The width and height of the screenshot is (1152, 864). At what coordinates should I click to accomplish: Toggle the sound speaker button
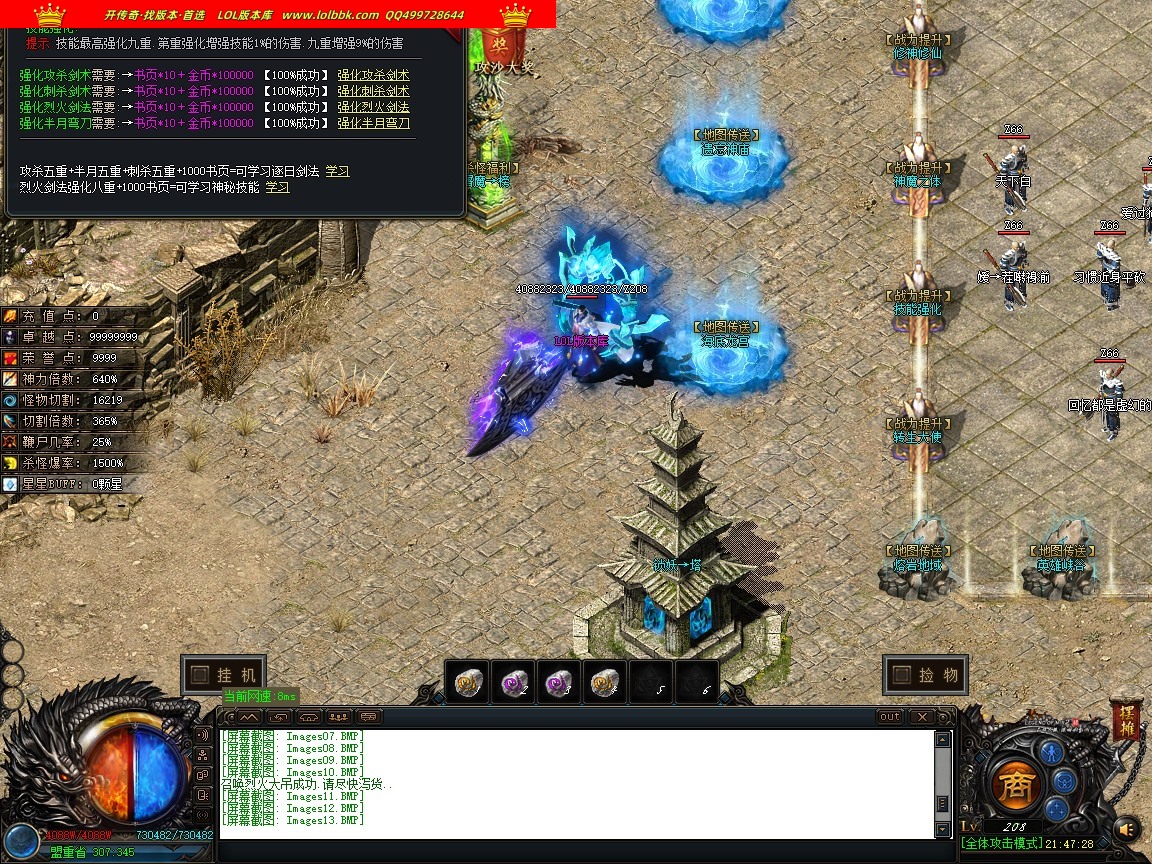pyautogui.click(x=1127, y=828)
